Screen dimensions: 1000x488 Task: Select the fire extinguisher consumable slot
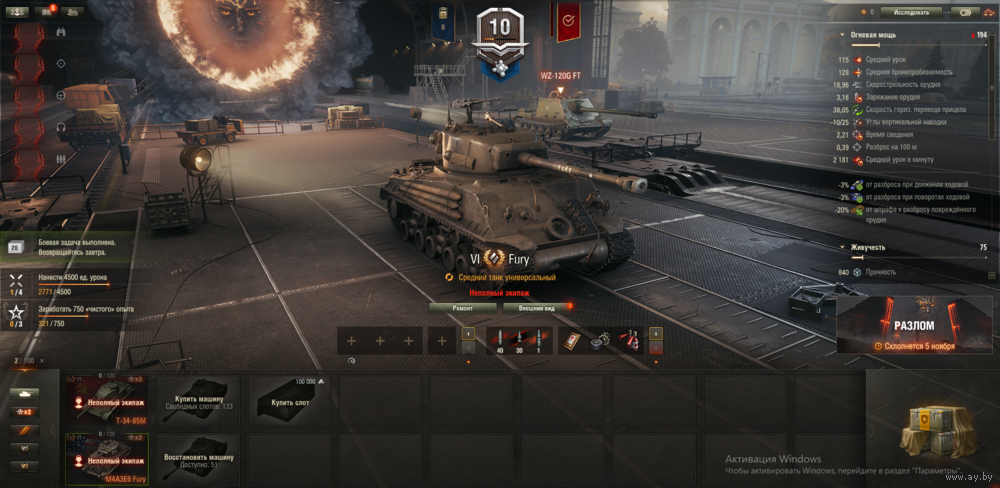point(630,341)
